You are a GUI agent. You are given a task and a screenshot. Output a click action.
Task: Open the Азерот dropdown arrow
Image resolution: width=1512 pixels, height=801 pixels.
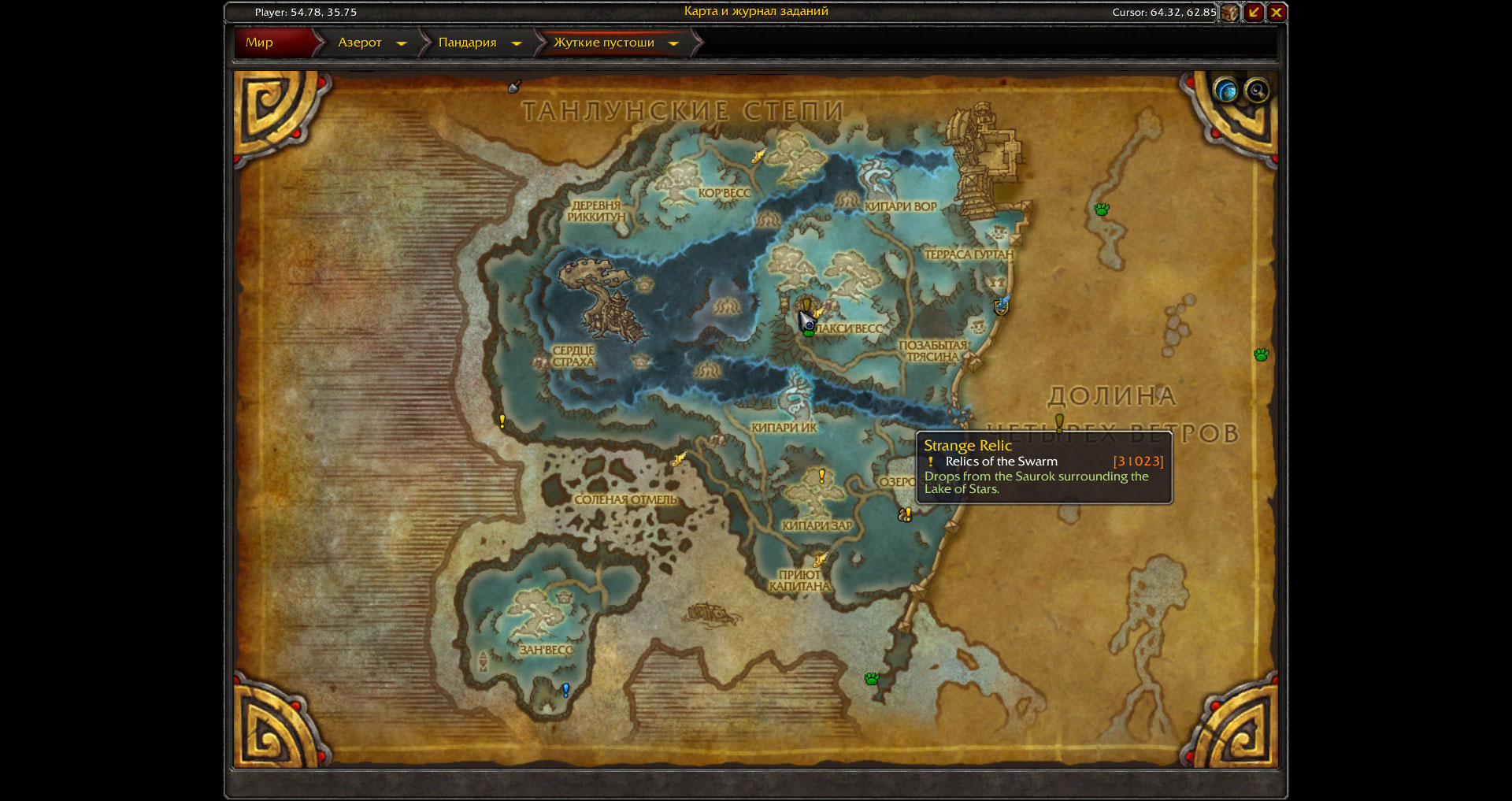[402, 43]
